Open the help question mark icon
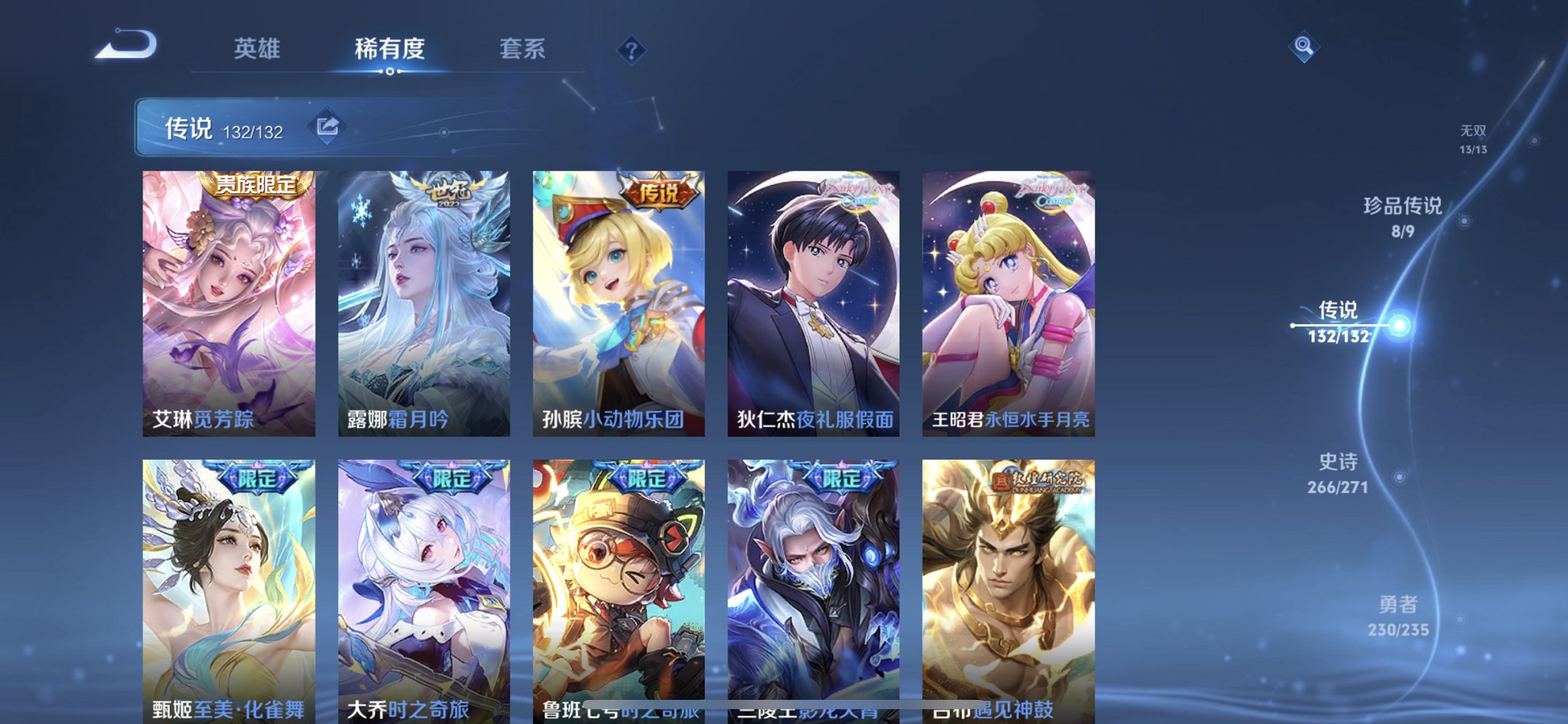1568x724 pixels. tap(632, 51)
